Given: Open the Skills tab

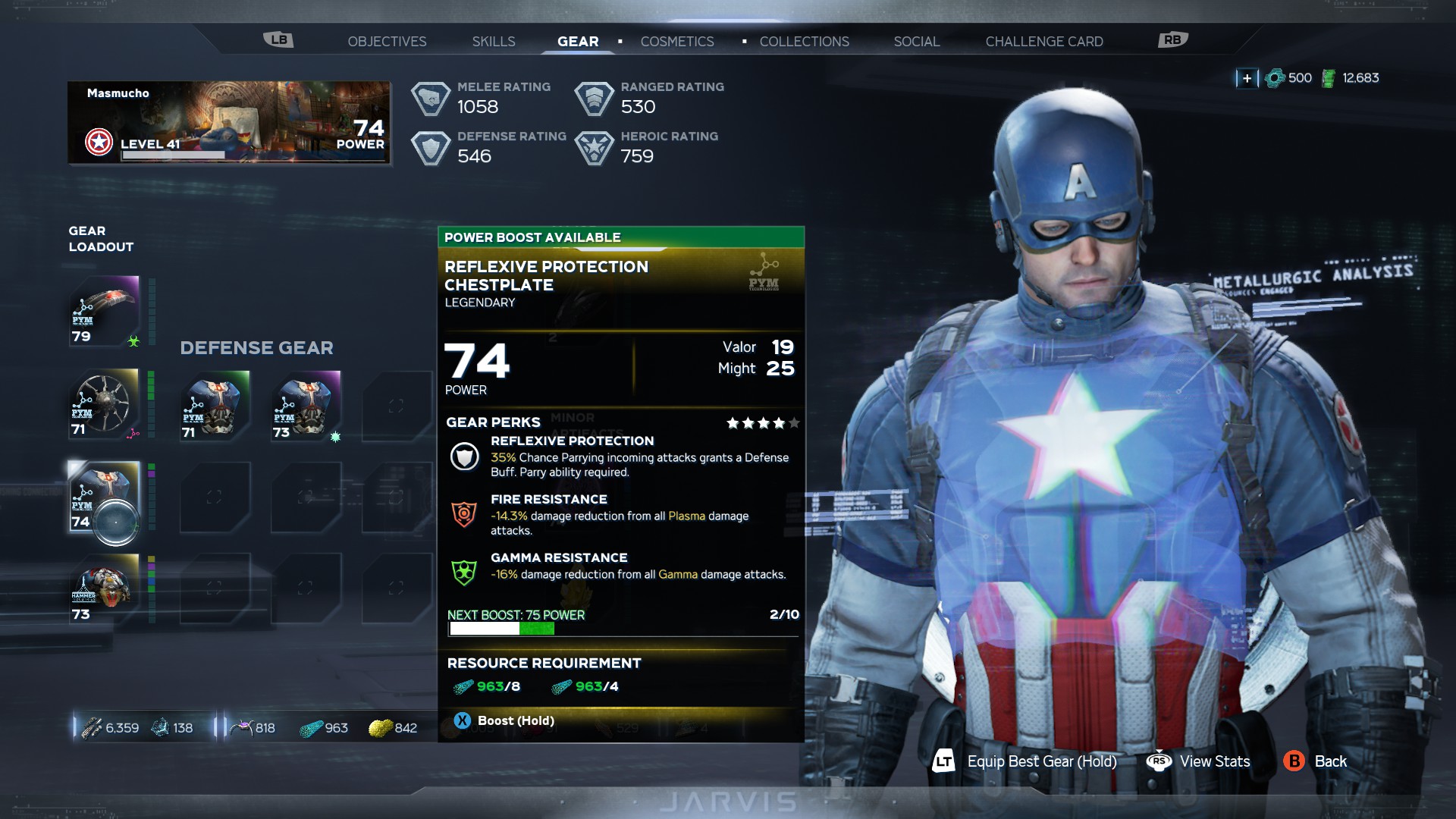Looking at the screenshot, I should pos(494,42).
